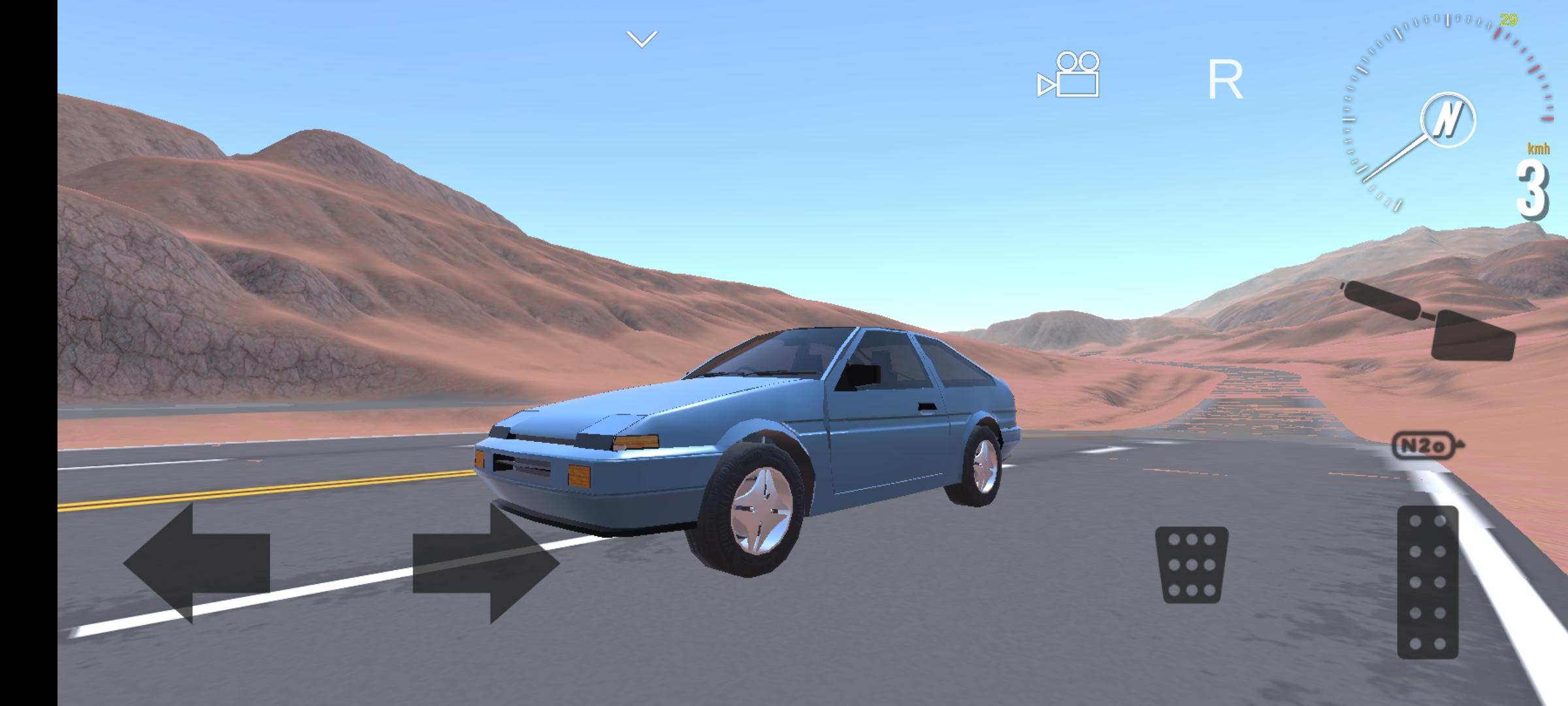This screenshot has width=1568, height=706.
Task: Collapse the HUD using the down arrow
Action: pos(642,37)
